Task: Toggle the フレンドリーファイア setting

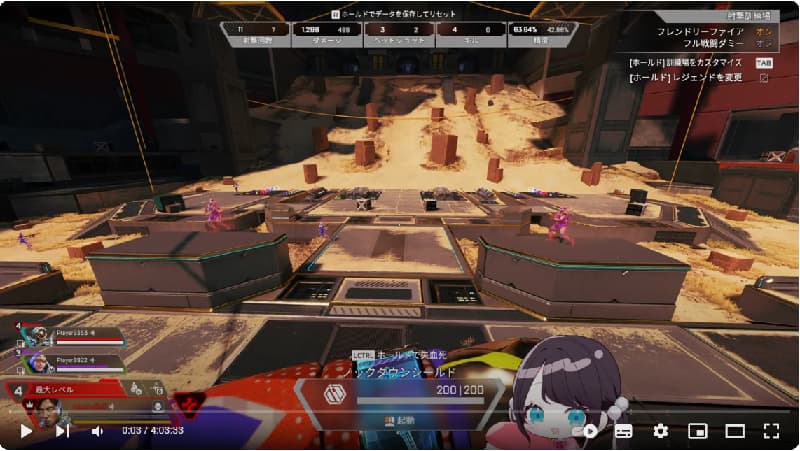Action: pos(763,31)
